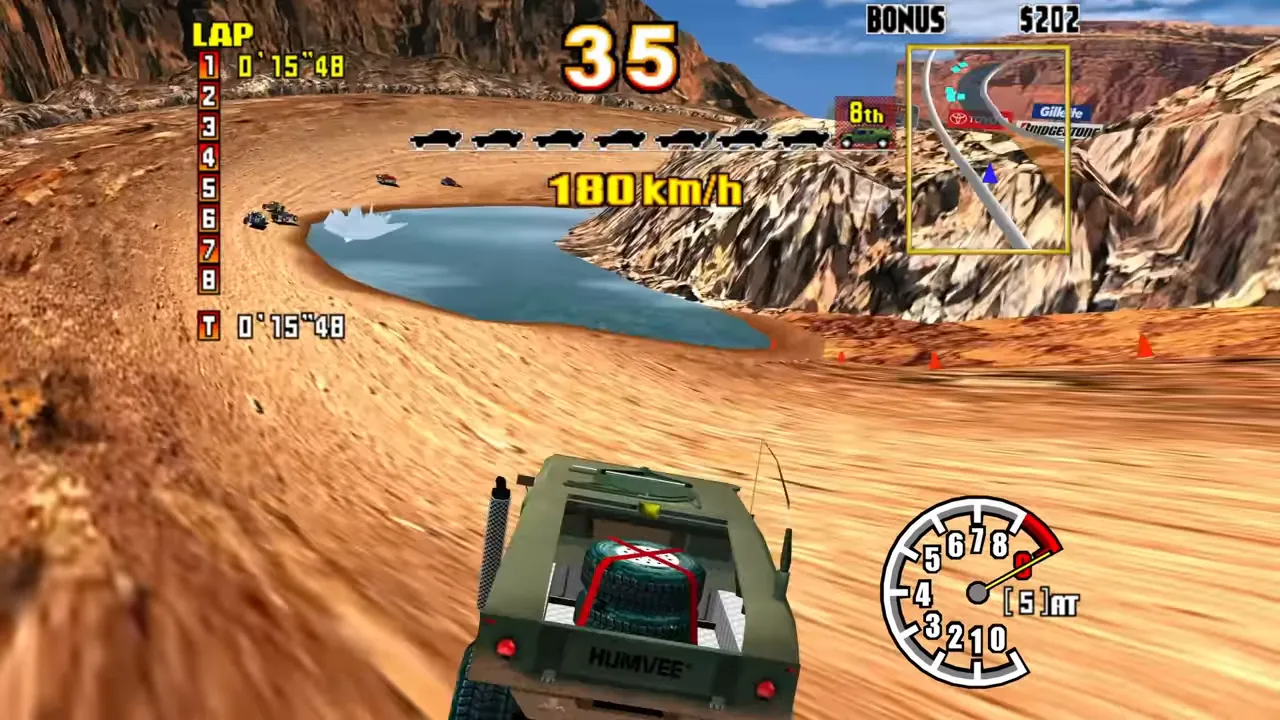The width and height of the screenshot is (1280, 720).
Task: Select the LAP header label
Action: point(222,34)
